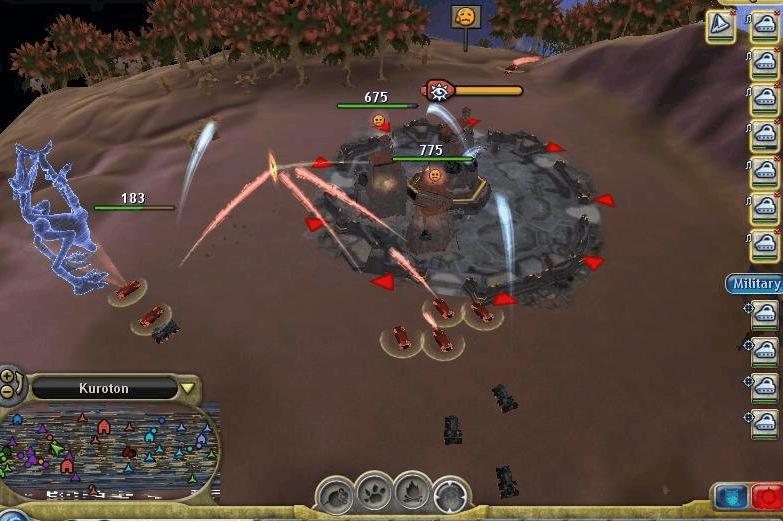
Task: Open the tribal stage campfire button
Action: (x=413, y=491)
